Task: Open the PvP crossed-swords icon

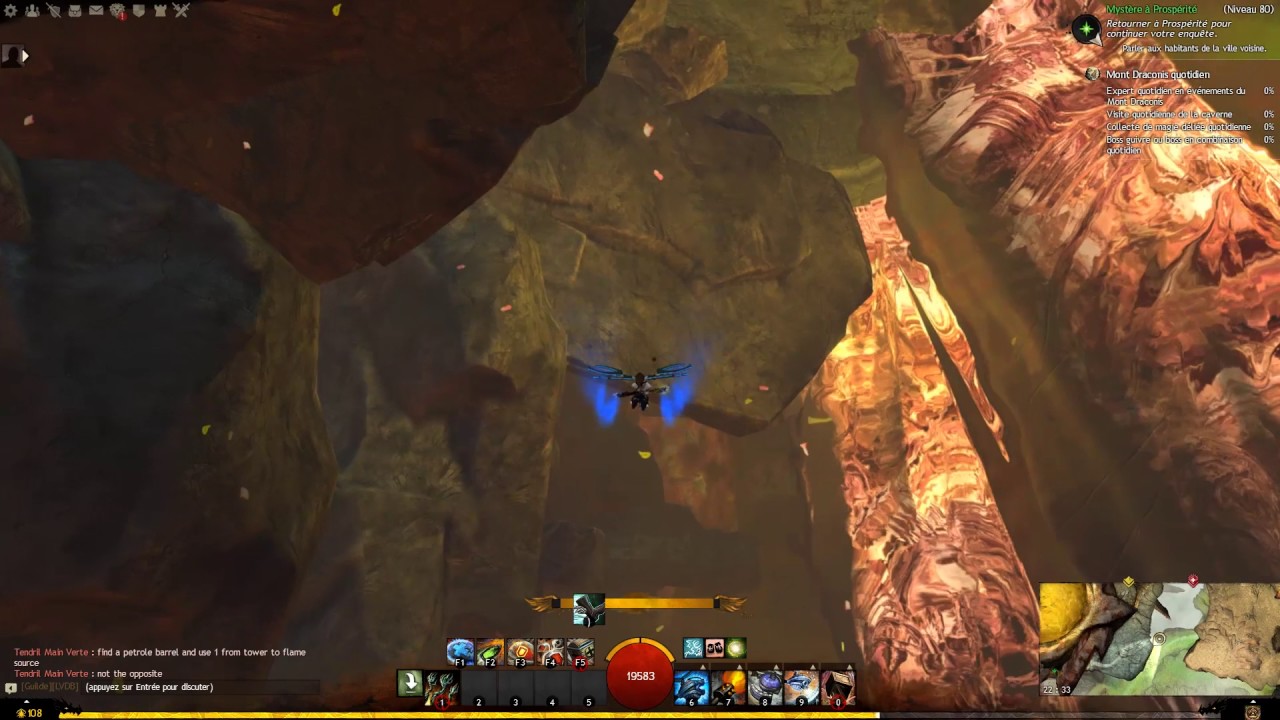Action: [x=183, y=11]
